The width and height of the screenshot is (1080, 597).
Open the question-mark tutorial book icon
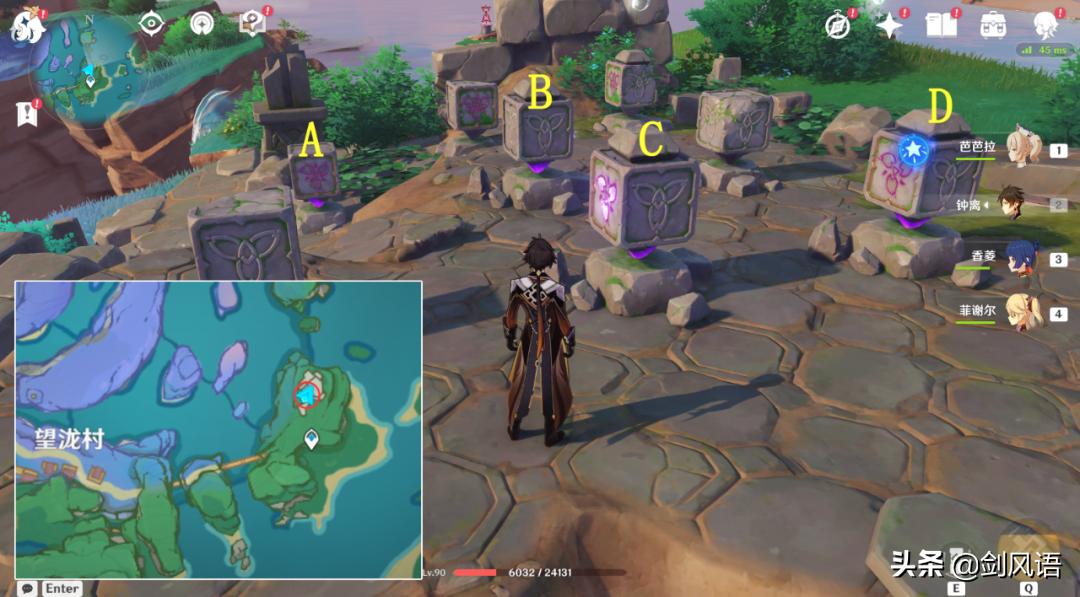[252, 23]
